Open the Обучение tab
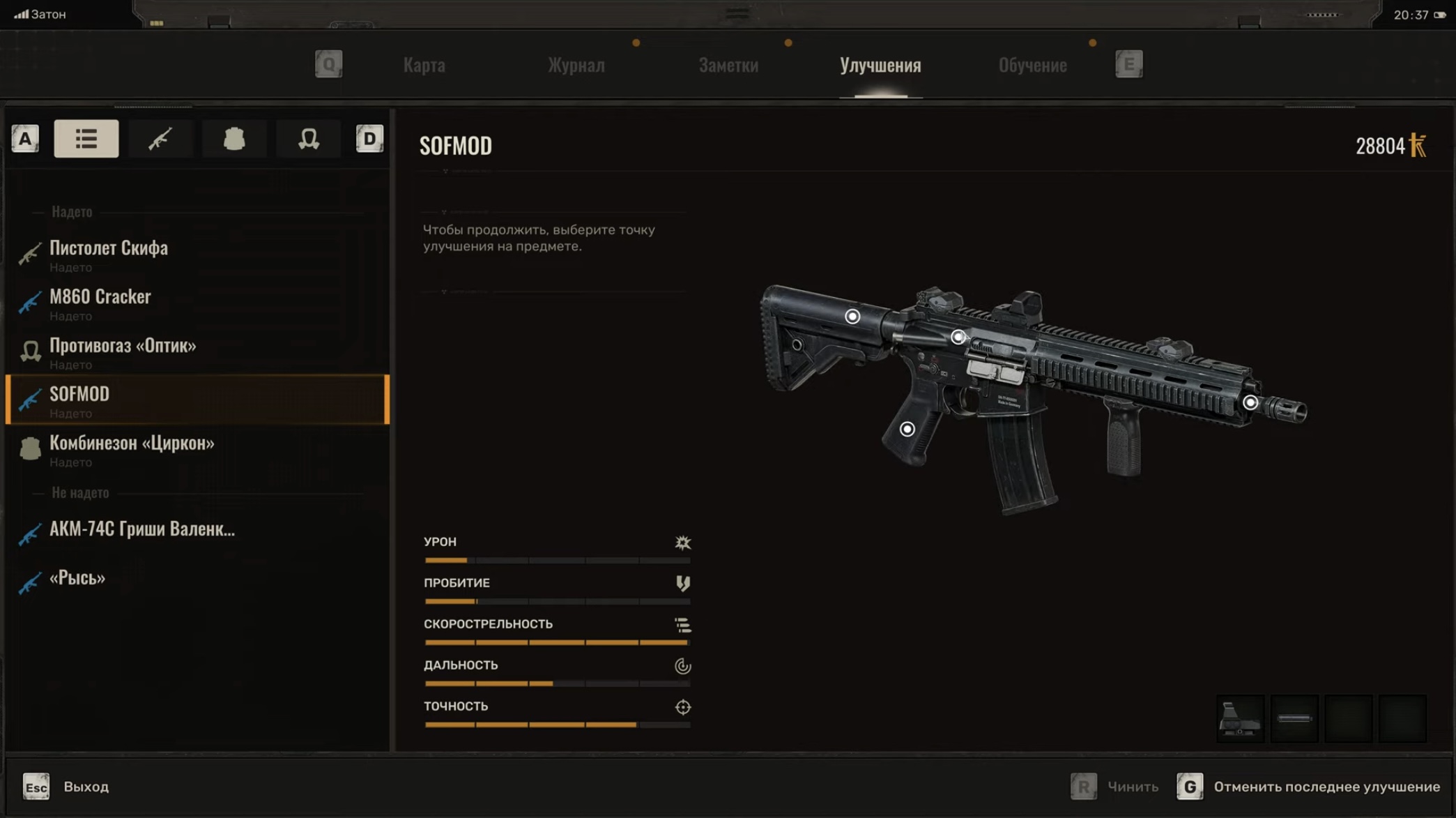The height and width of the screenshot is (818, 1456). (1032, 65)
